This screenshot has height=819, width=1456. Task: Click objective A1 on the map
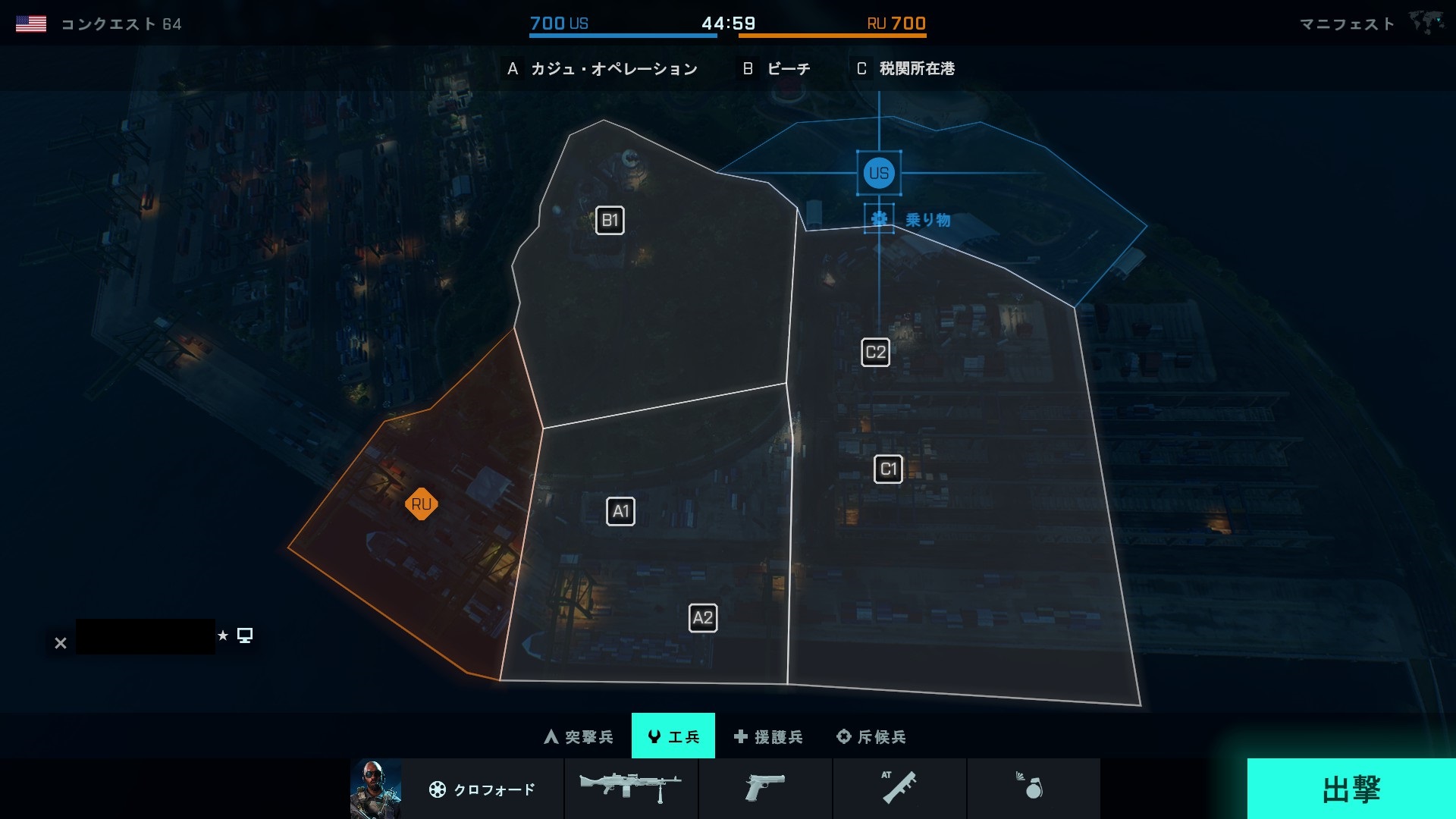pos(620,512)
